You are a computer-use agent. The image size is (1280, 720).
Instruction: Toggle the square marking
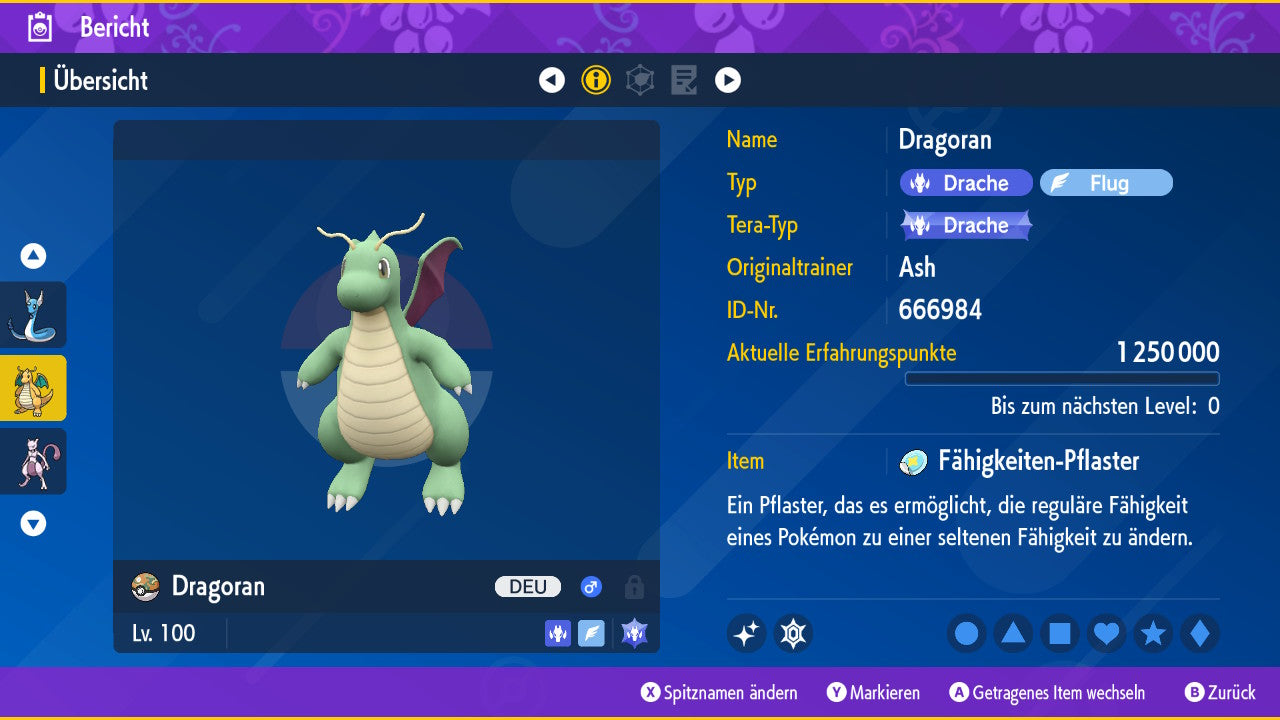tap(1060, 634)
